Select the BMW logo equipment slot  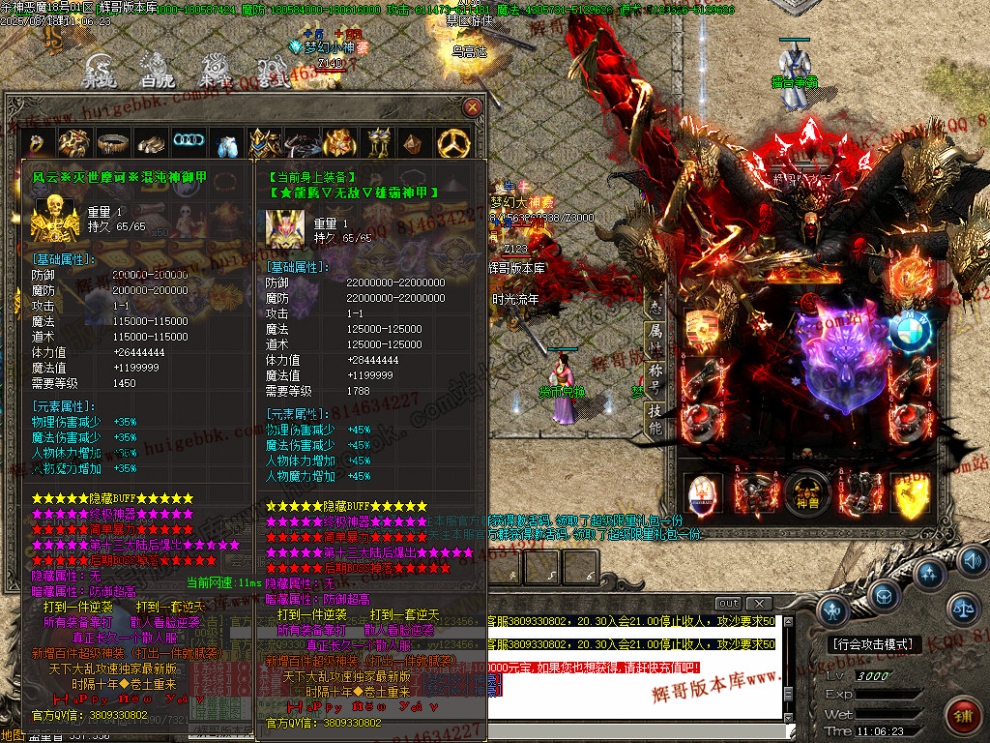coord(910,331)
